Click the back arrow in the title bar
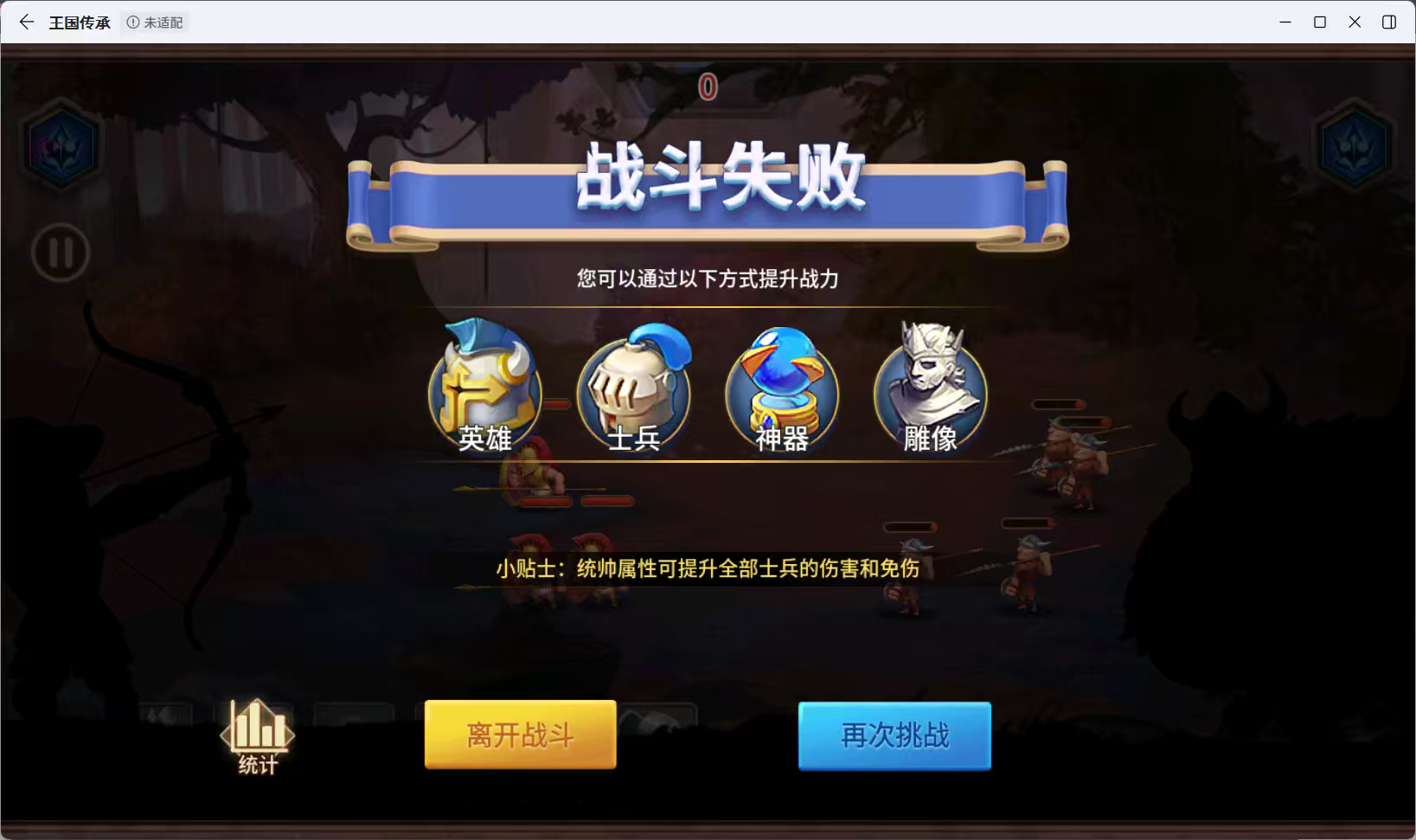 tap(25, 22)
